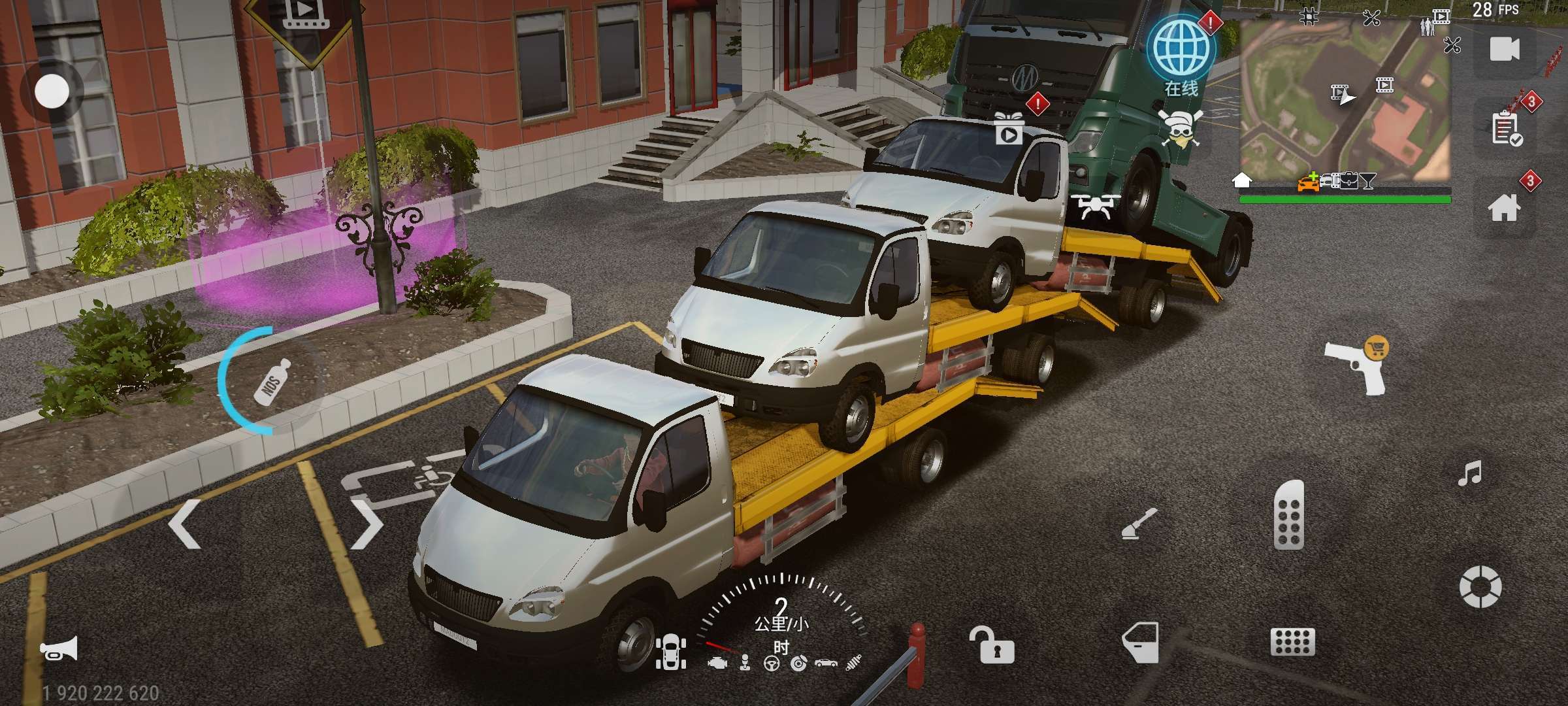Screen dimensions: 1568x706
Task: Pull the handbrake lever
Action: [x=1139, y=524]
